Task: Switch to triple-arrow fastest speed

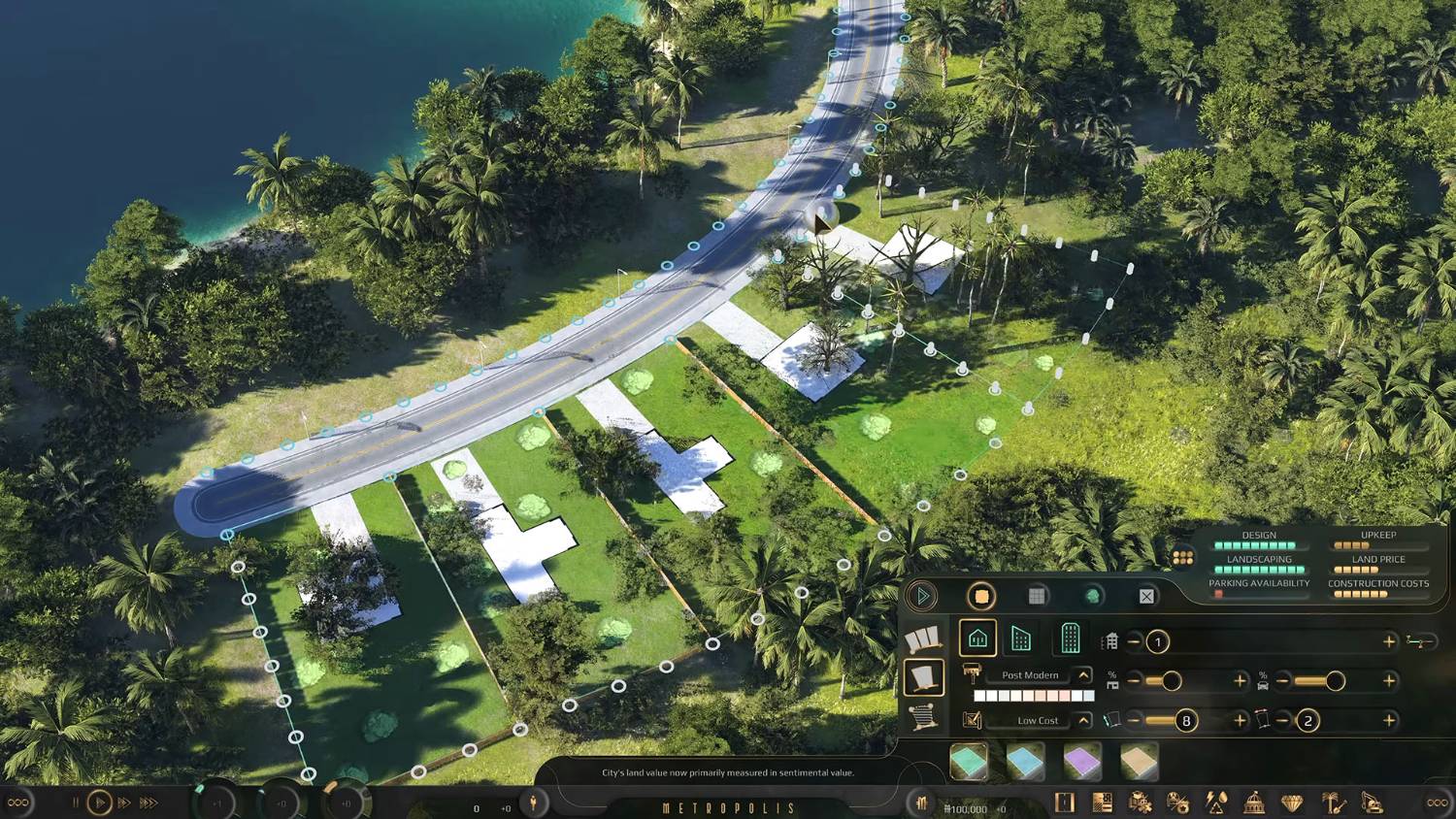Action: 149,803
